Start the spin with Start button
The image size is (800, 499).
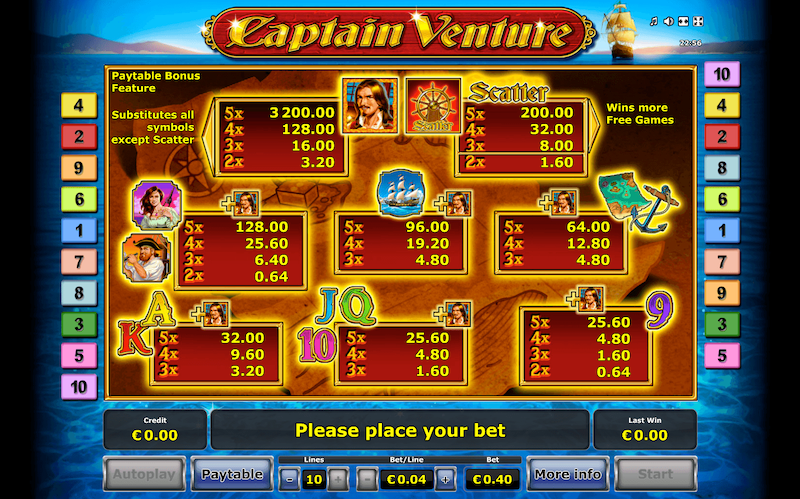point(654,474)
